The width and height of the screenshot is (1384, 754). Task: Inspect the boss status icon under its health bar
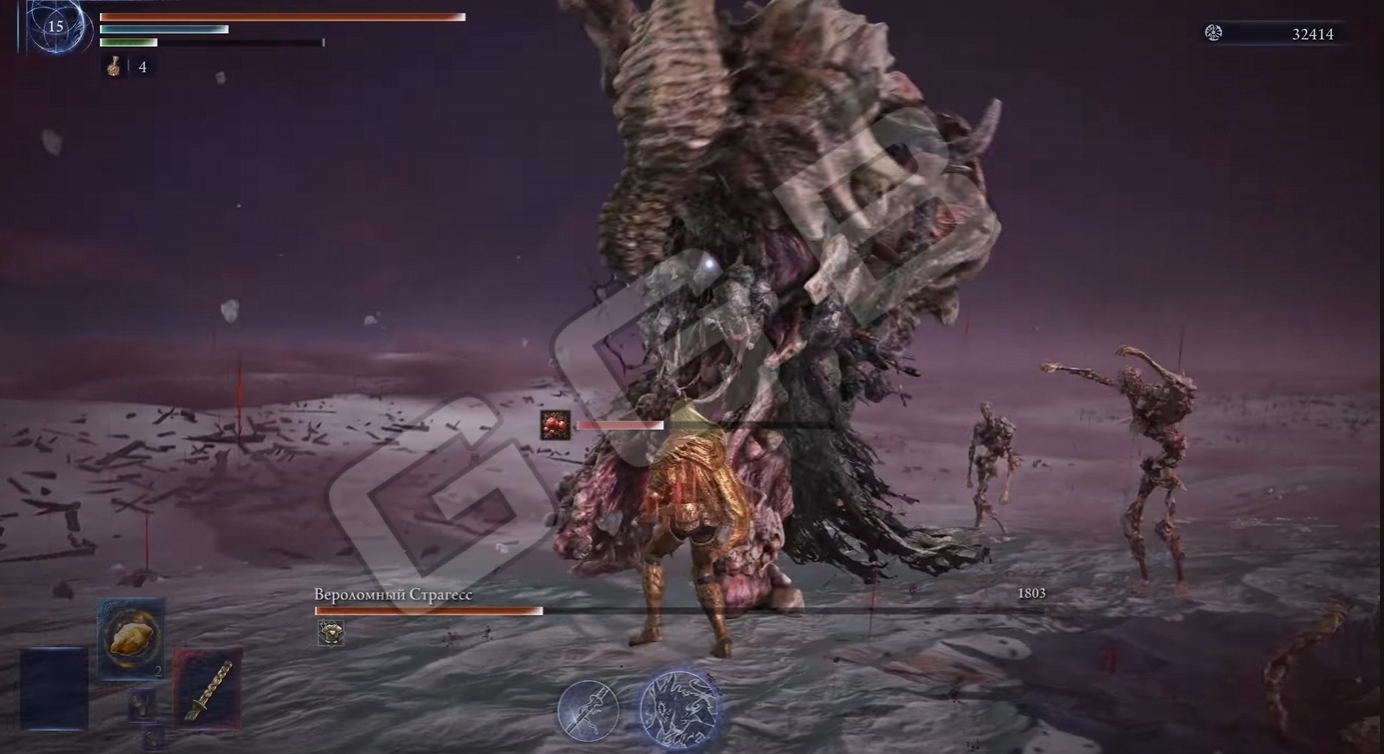click(x=331, y=632)
